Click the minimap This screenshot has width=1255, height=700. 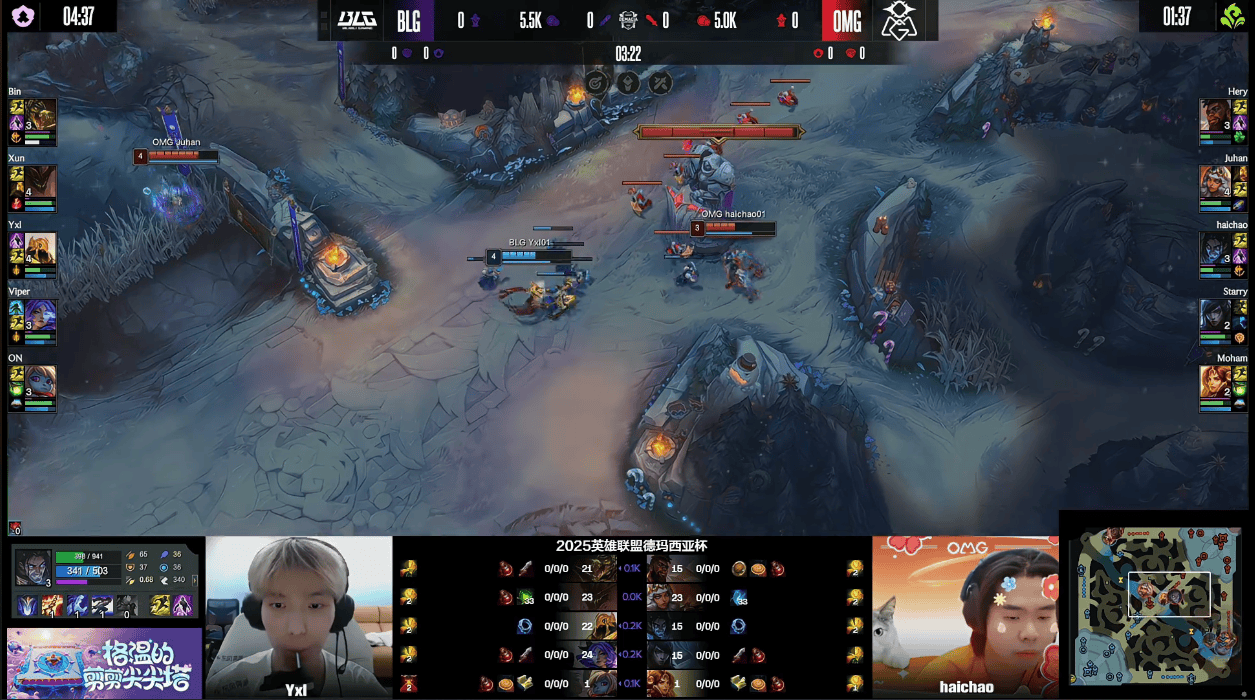[x=1158, y=606]
